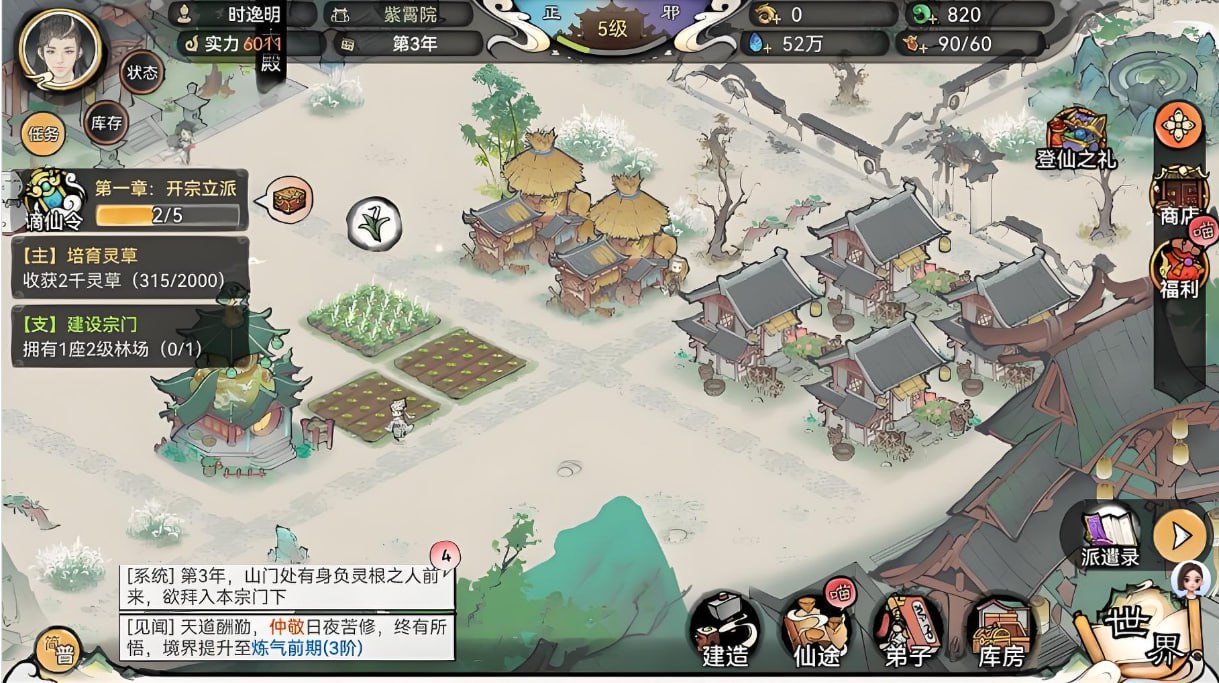Claim the chapter treasure chest bubble
The height and width of the screenshot is (683, 1219).
(292, 197)
